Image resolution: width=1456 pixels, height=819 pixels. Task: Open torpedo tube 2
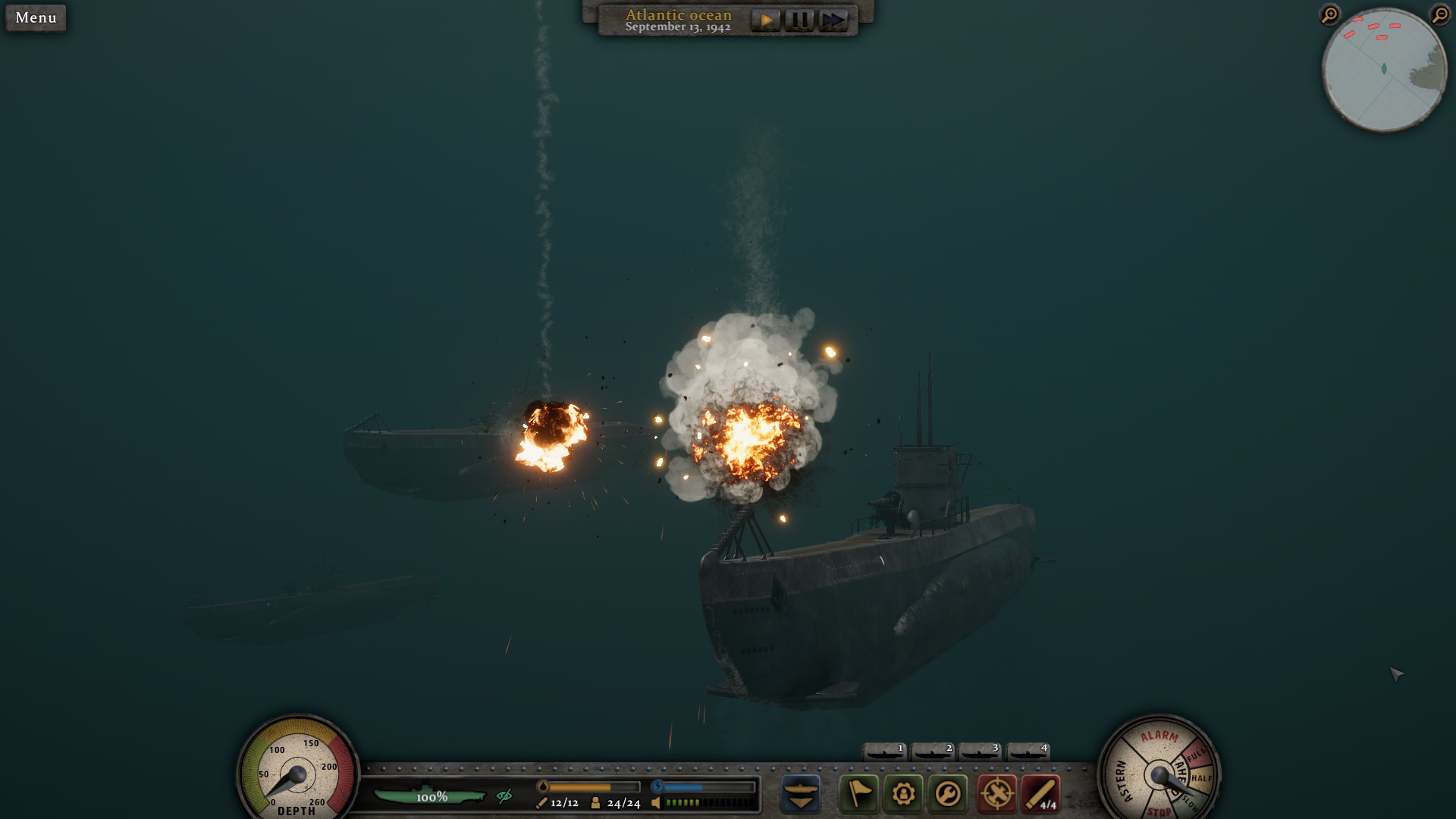[x=931, y=752]
